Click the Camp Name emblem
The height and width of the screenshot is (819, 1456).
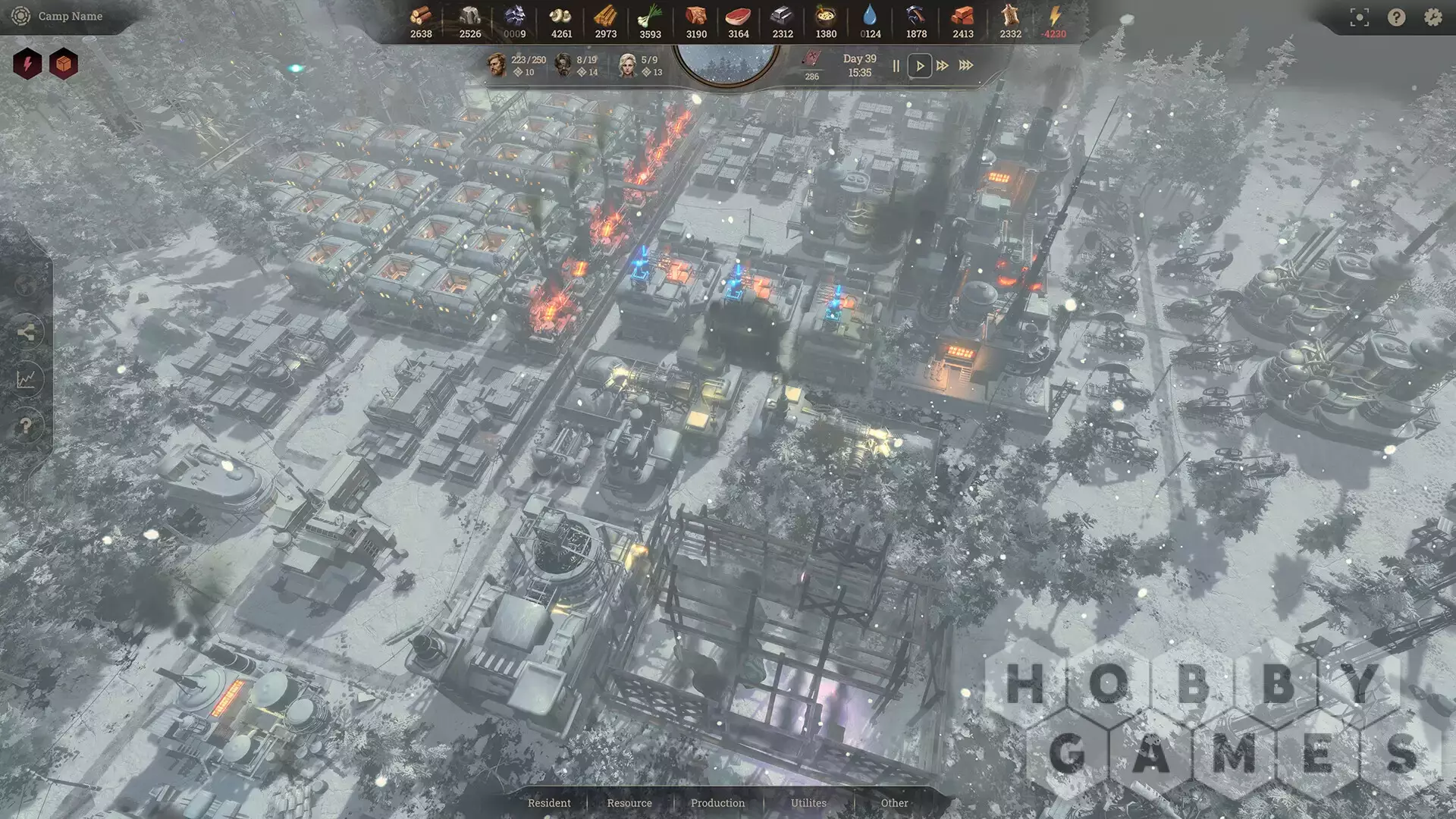[x=21, y=16]
